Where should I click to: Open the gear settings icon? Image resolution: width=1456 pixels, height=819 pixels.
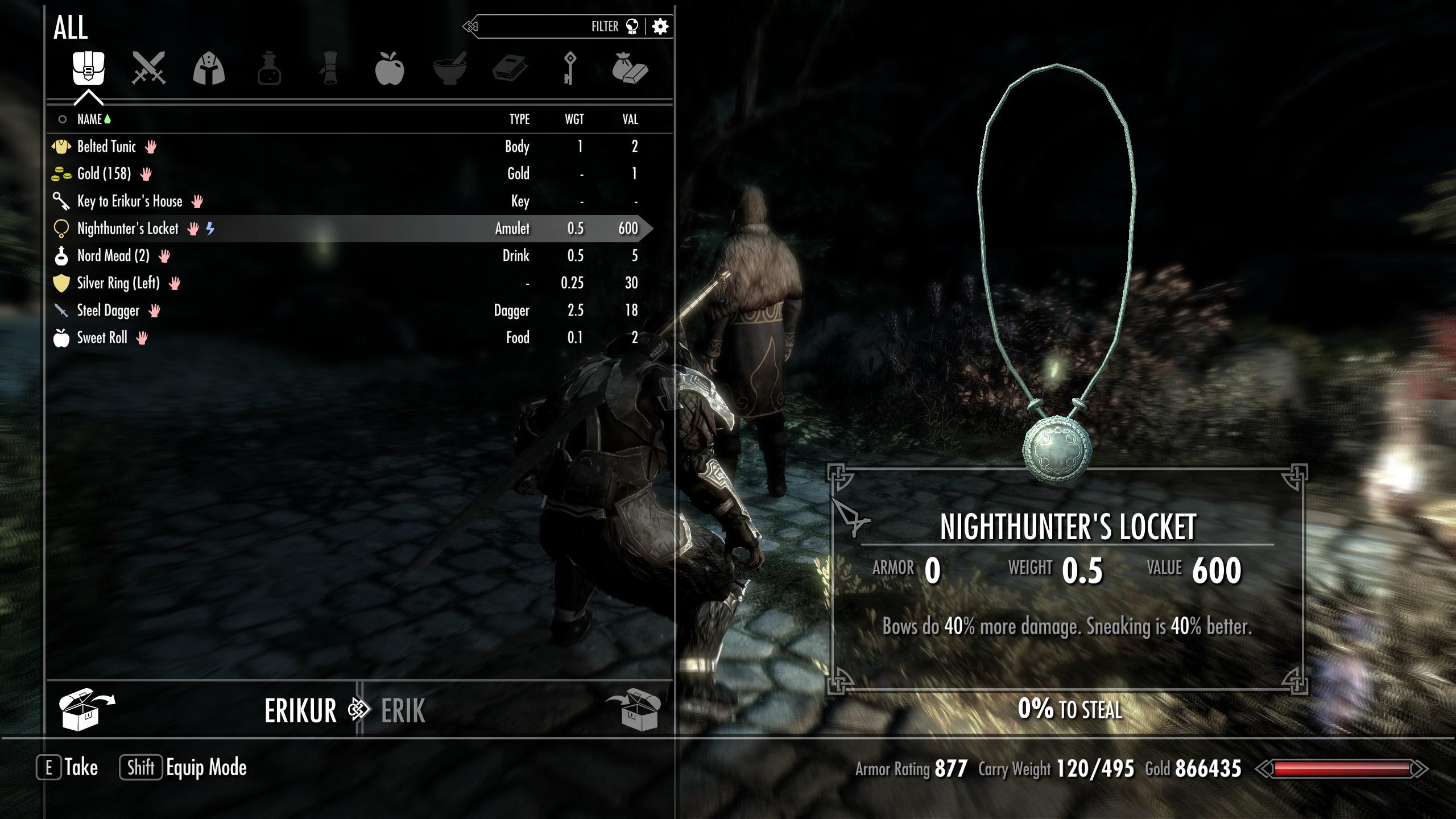pyautogui.click(x=660, y=27)
